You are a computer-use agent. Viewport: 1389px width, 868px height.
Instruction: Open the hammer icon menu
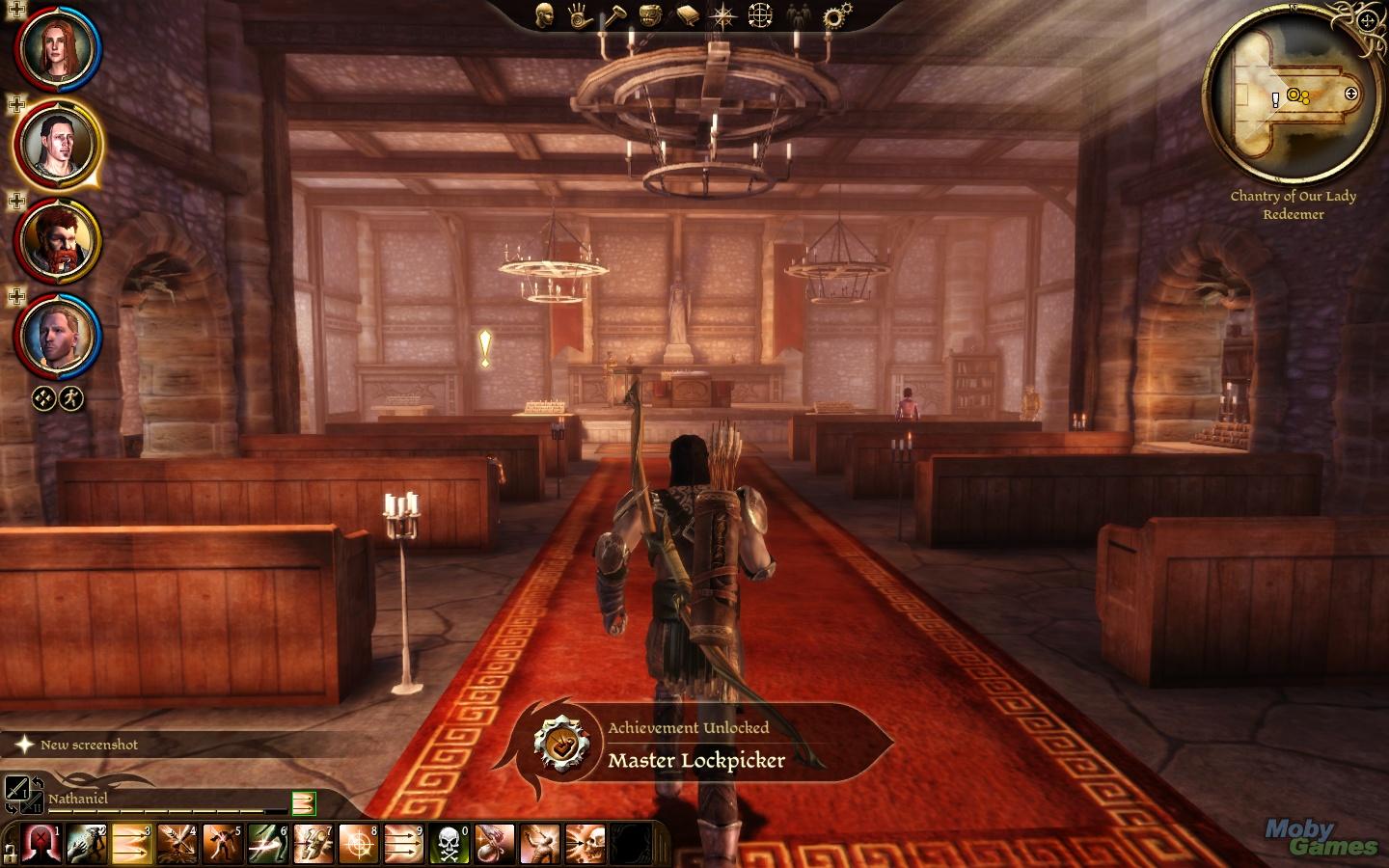[x=615, y=15]
